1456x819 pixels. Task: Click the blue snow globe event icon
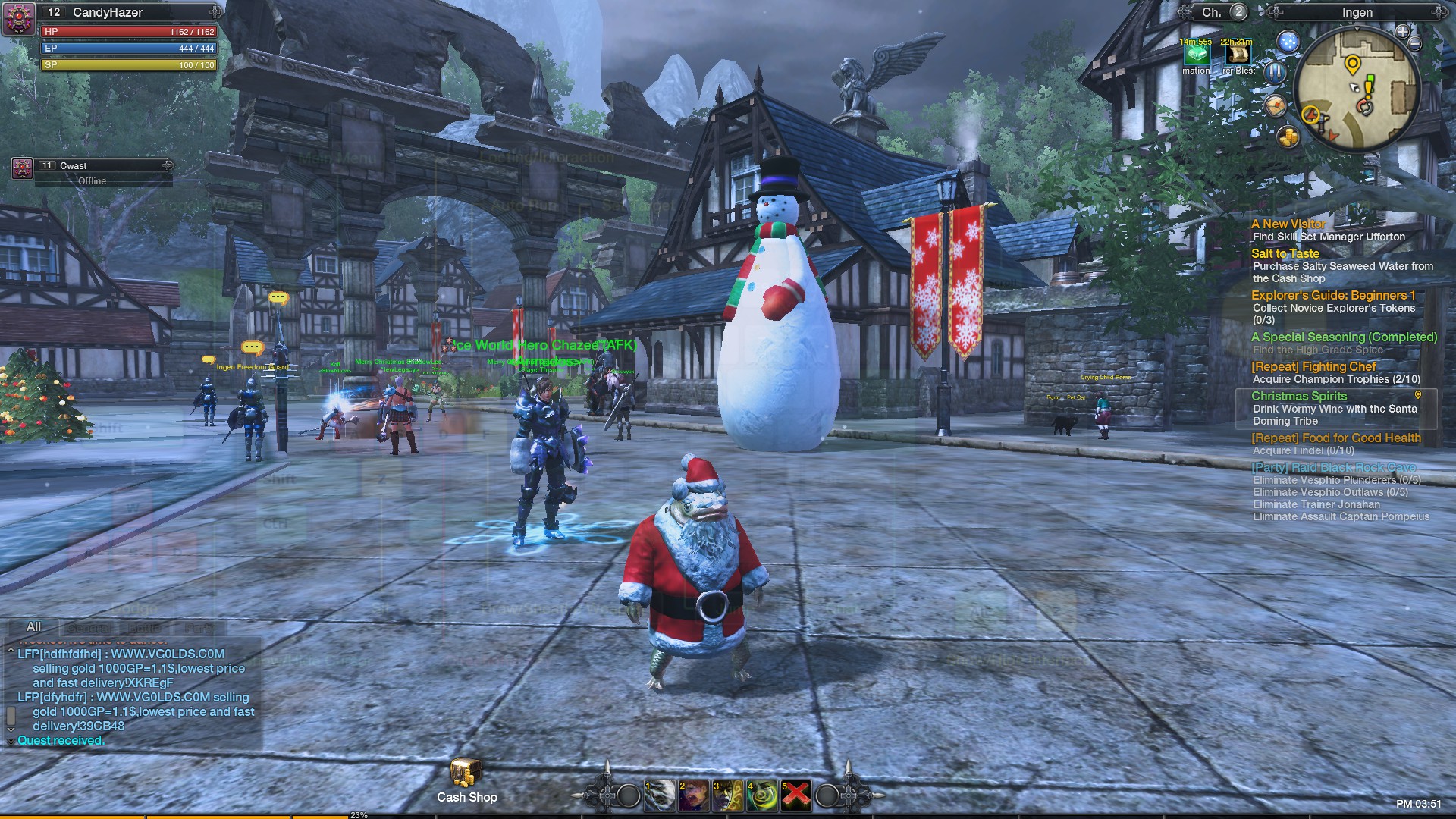(x=1288, y=42)
